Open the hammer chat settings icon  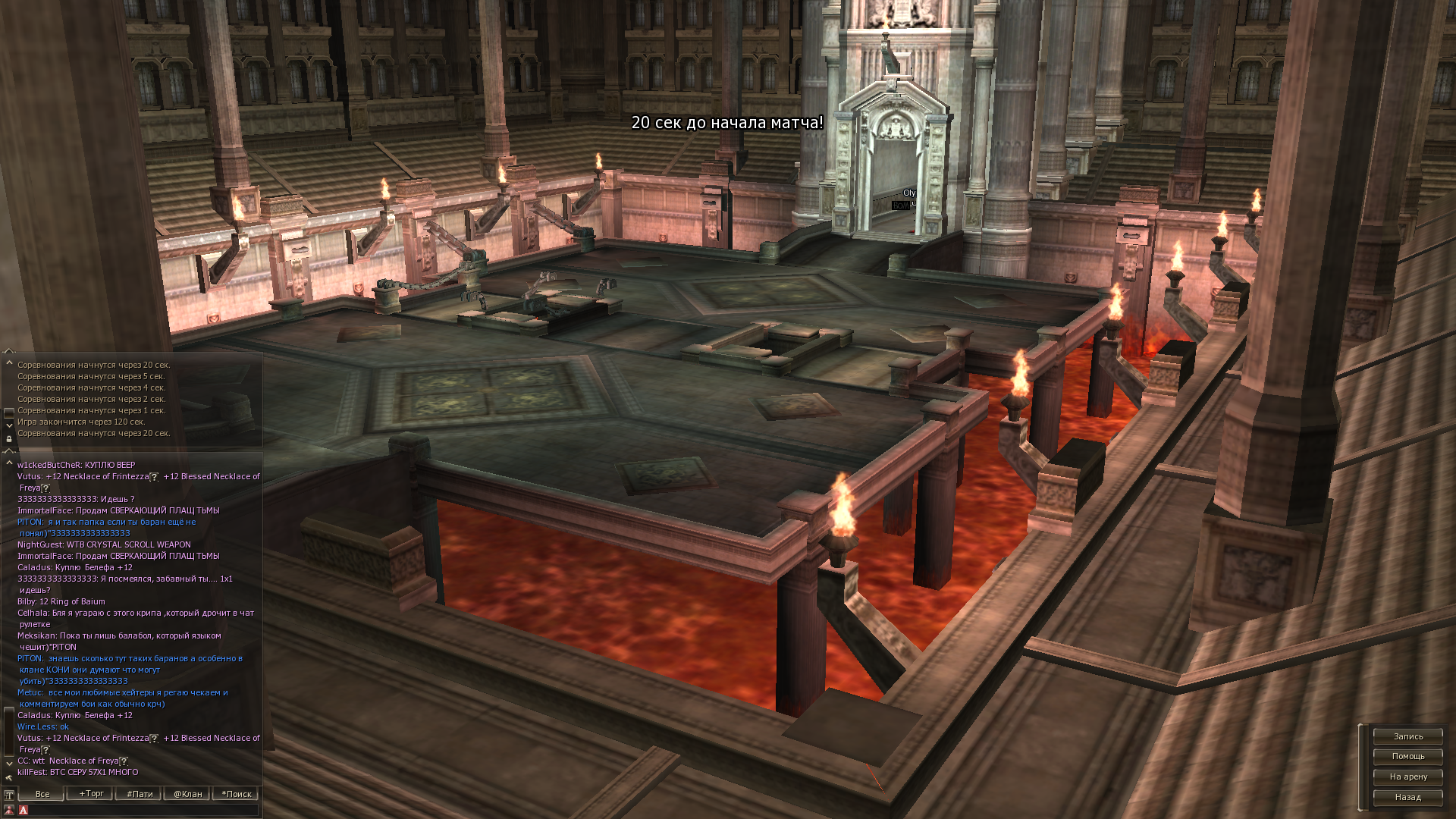[x=9, y=777]
